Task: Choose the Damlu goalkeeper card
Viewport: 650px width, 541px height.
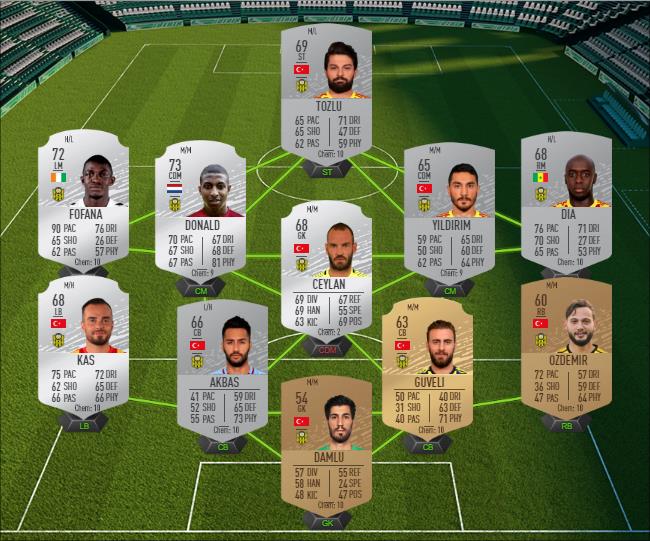Action: 326,445
